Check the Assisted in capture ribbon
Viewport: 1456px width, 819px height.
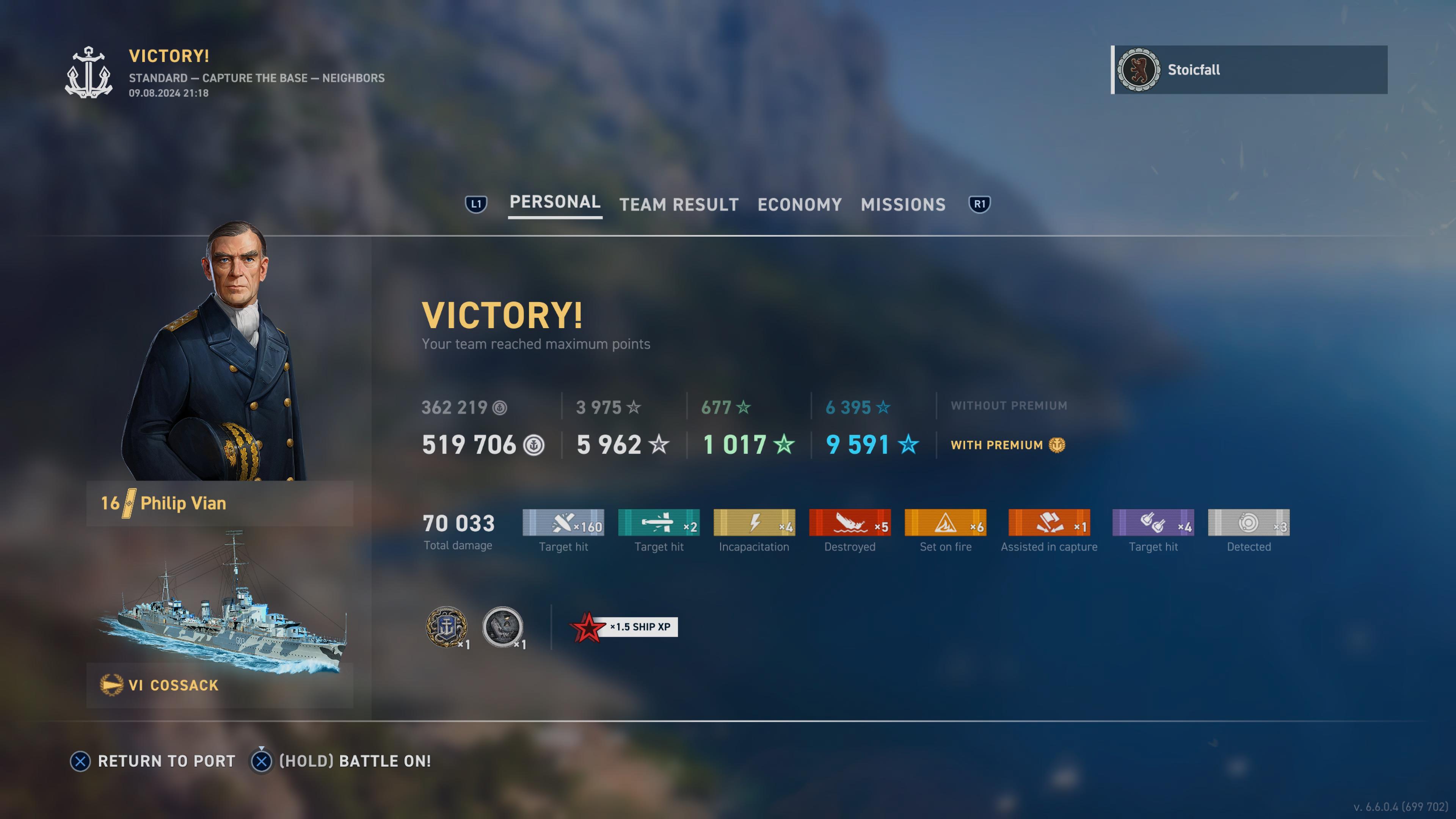click(x=1049, y=523)
